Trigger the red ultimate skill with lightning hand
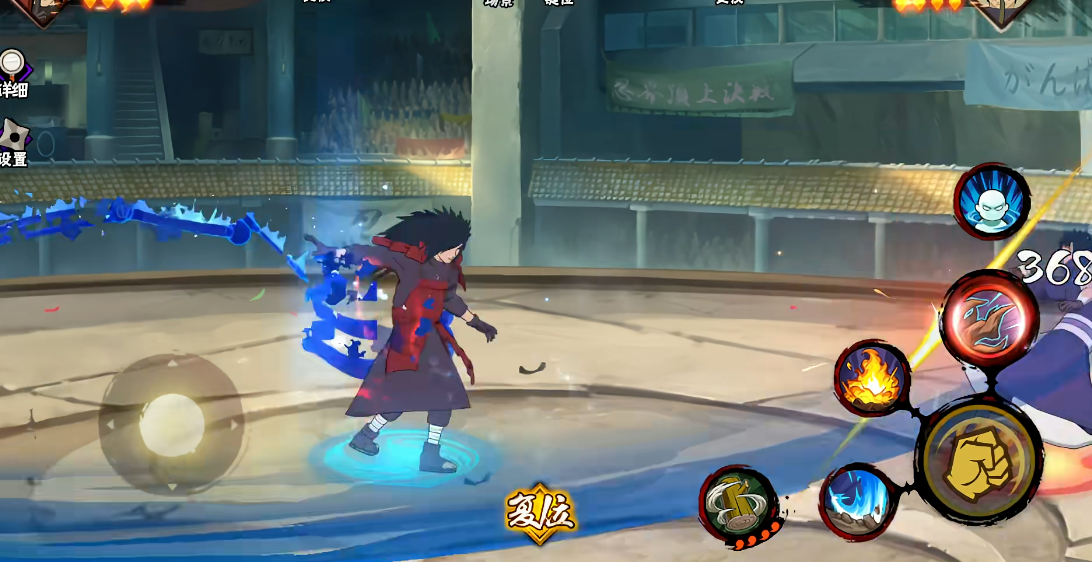The height and width of the screenshot is (562, 1092). [989, 320]
